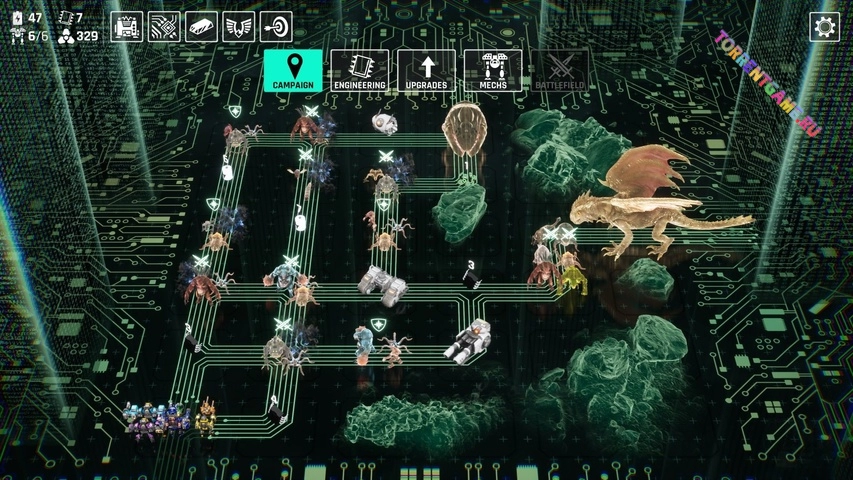The image size is (853, 480).
Task: Switch to the Engineering tab
Action: (360, 71)
